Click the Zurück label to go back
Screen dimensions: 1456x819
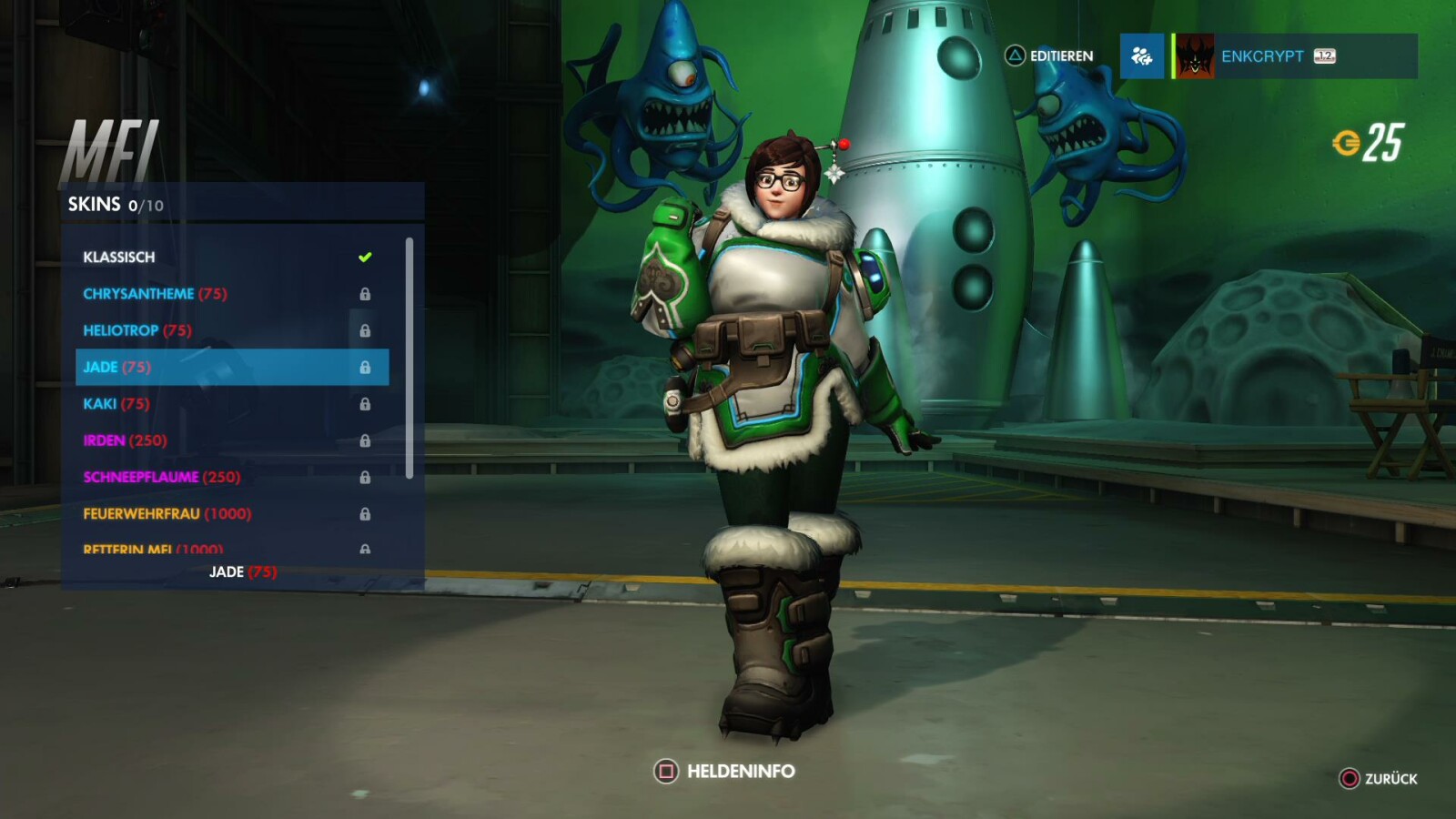(1390, 779)
